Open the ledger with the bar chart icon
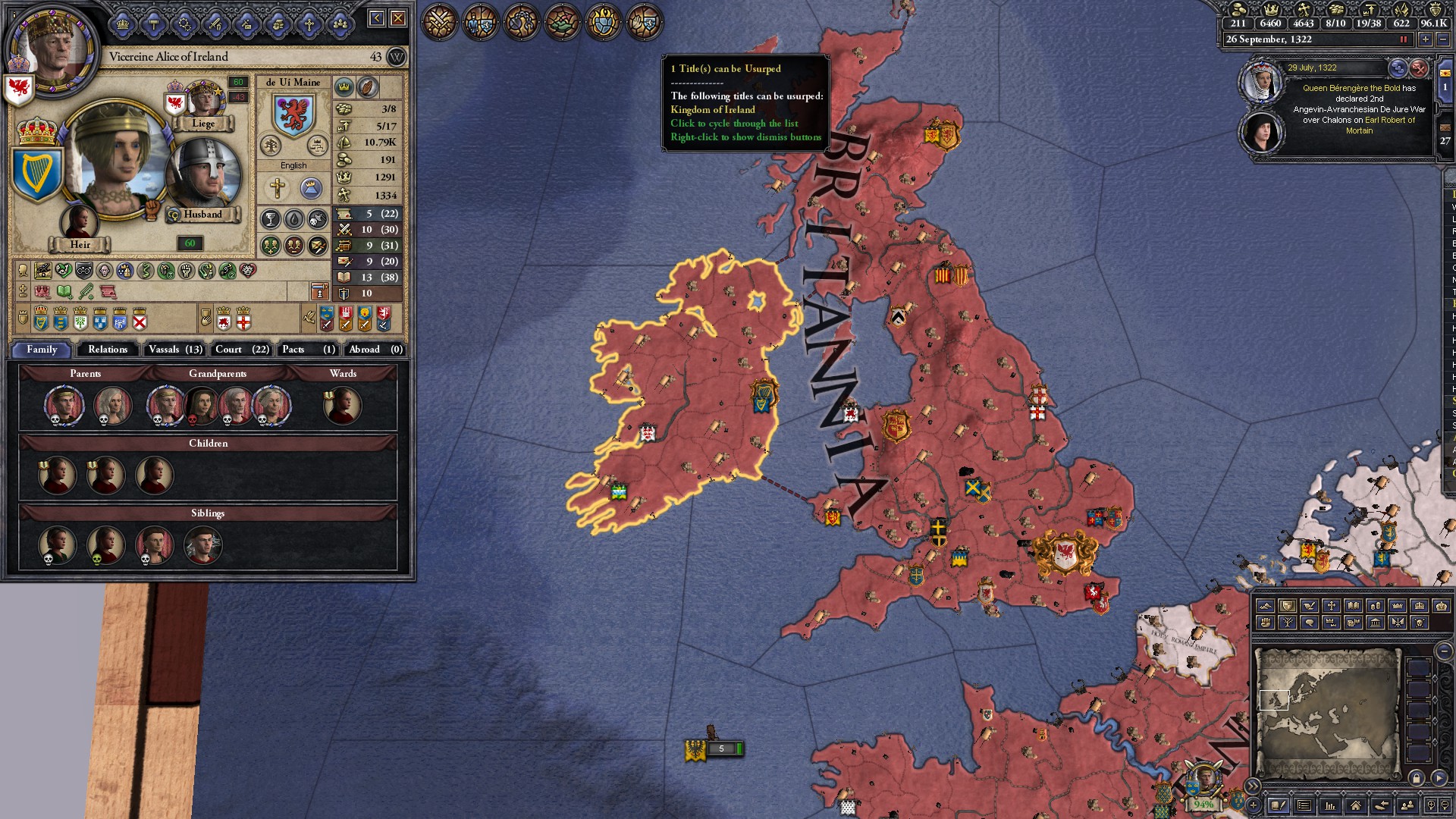This screenshot has width=1456, height=819. tap(1331, 805)
